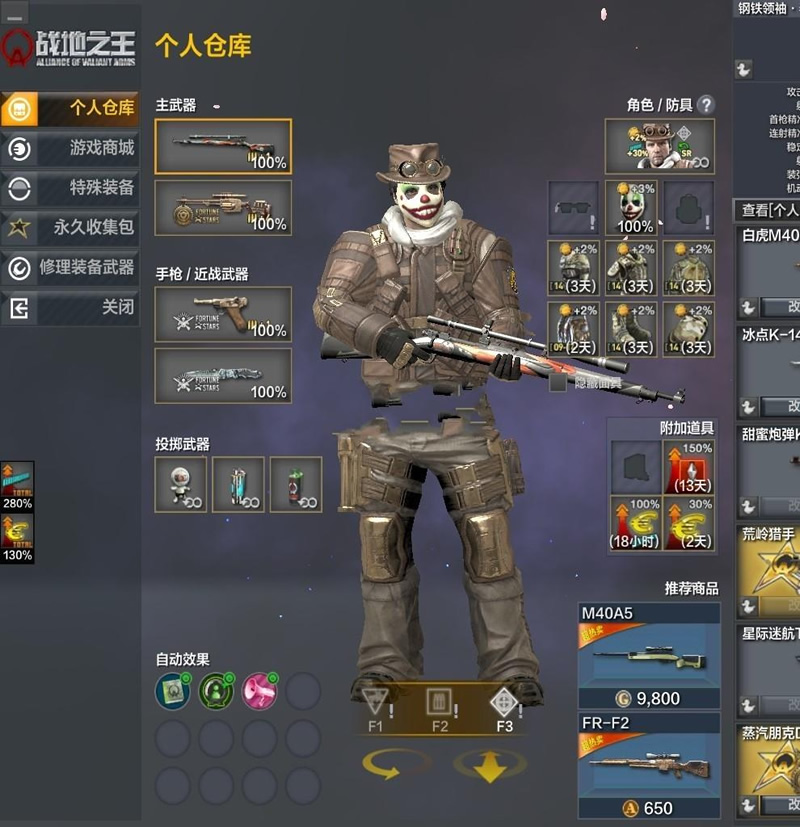Image resolution: width=800 pixels, height=827 pixels.
Task: Choose the Luger pistol weapon slot
Action: click(223, 314)
